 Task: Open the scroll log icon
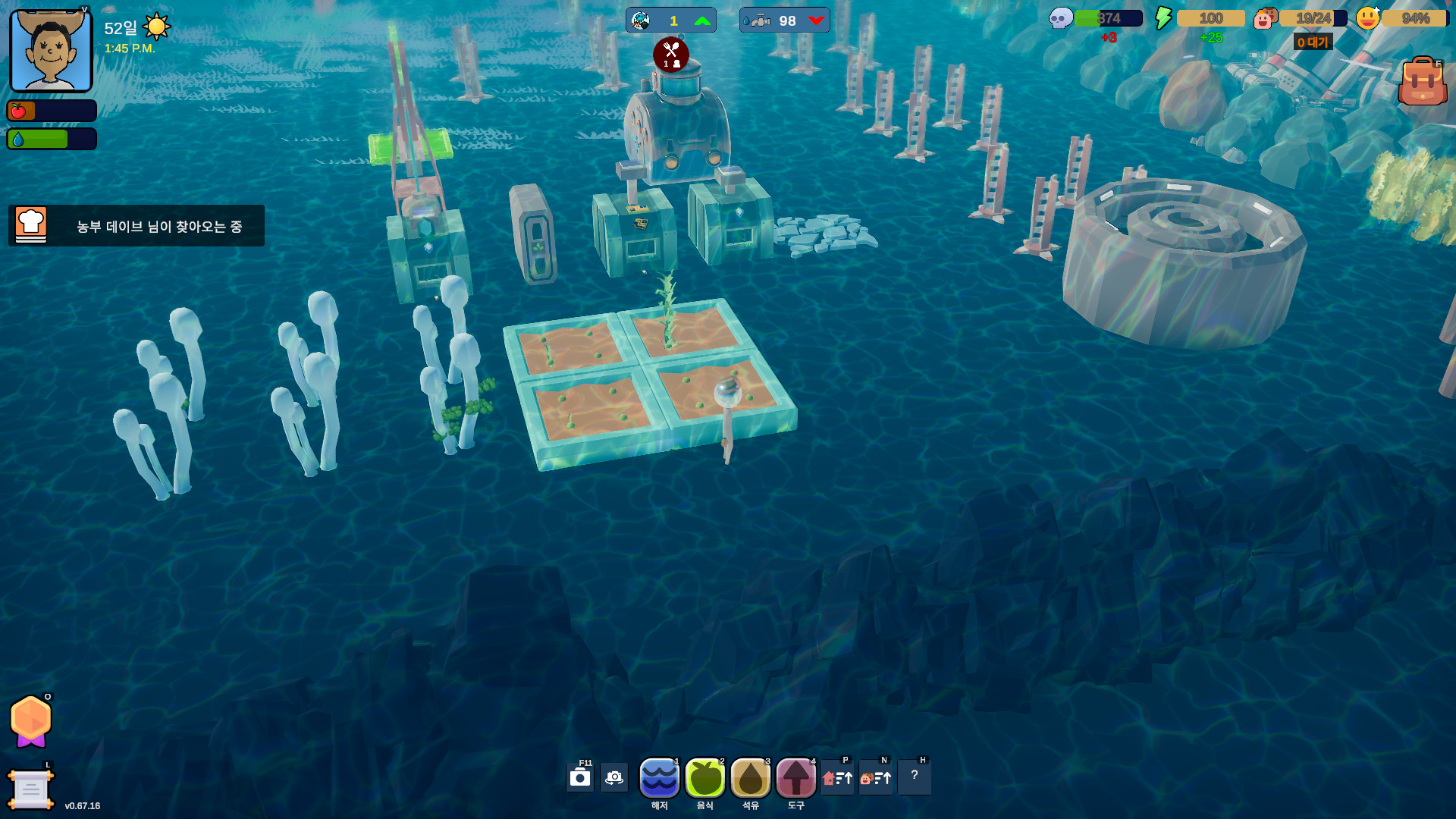(x=30, y=789)
